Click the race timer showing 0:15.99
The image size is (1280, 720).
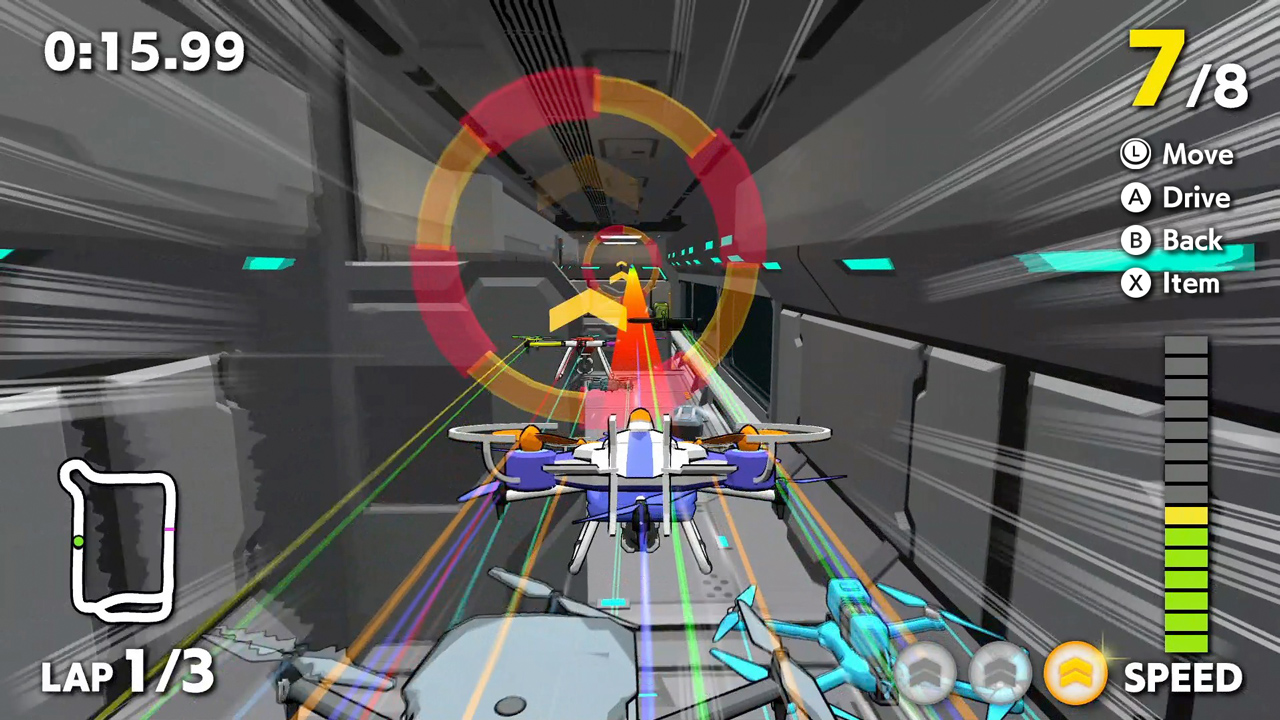[x=143, y=50]
